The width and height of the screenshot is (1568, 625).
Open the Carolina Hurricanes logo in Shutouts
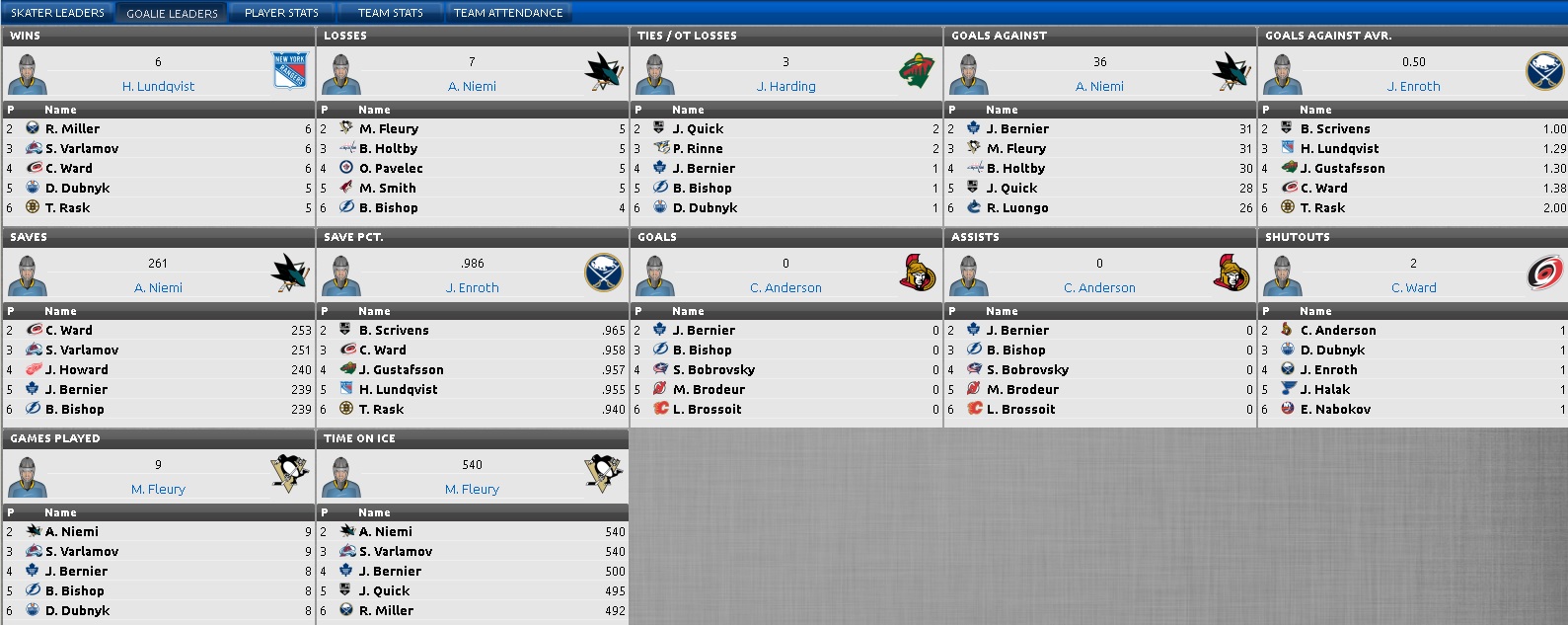tap(1544, 273)
